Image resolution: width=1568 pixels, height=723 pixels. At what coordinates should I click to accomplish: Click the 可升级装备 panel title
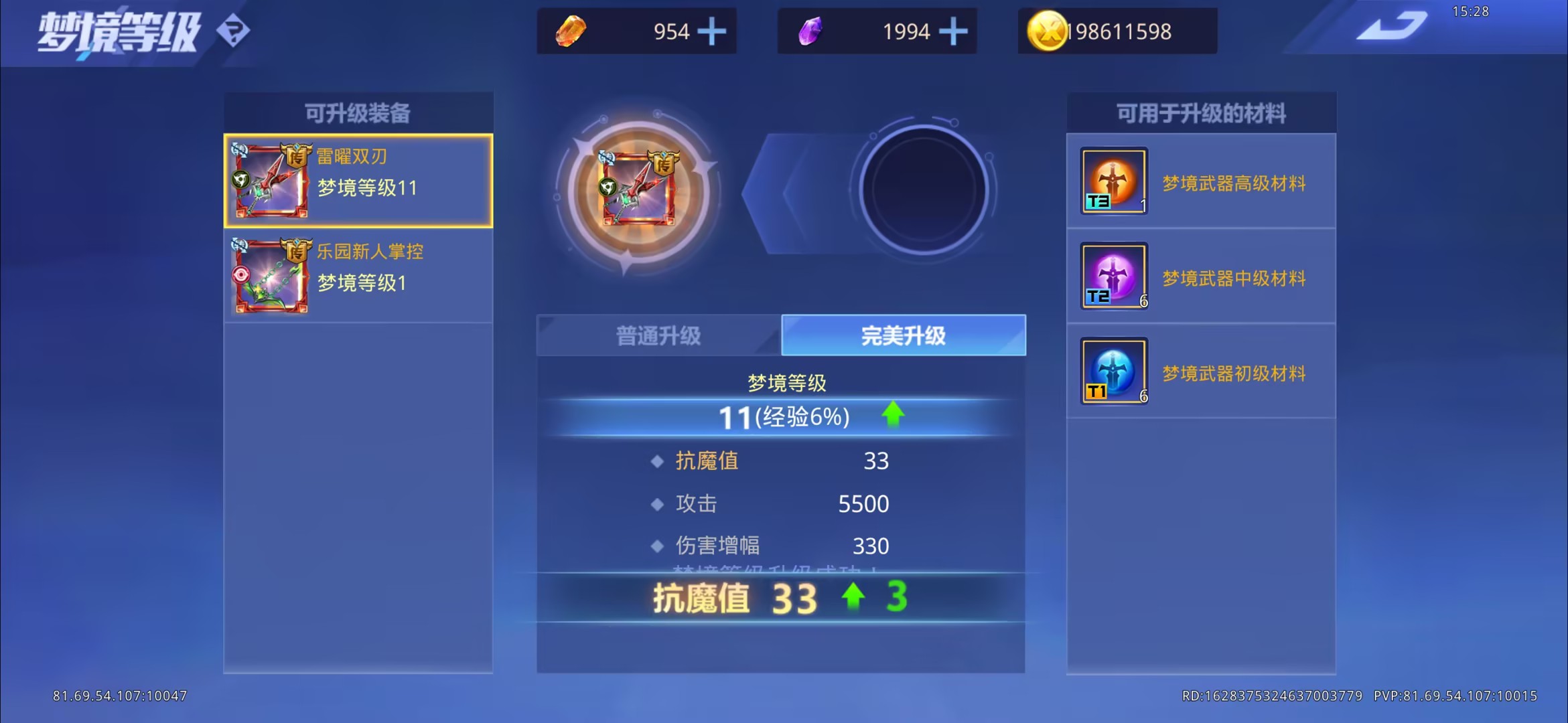[358, 111]
